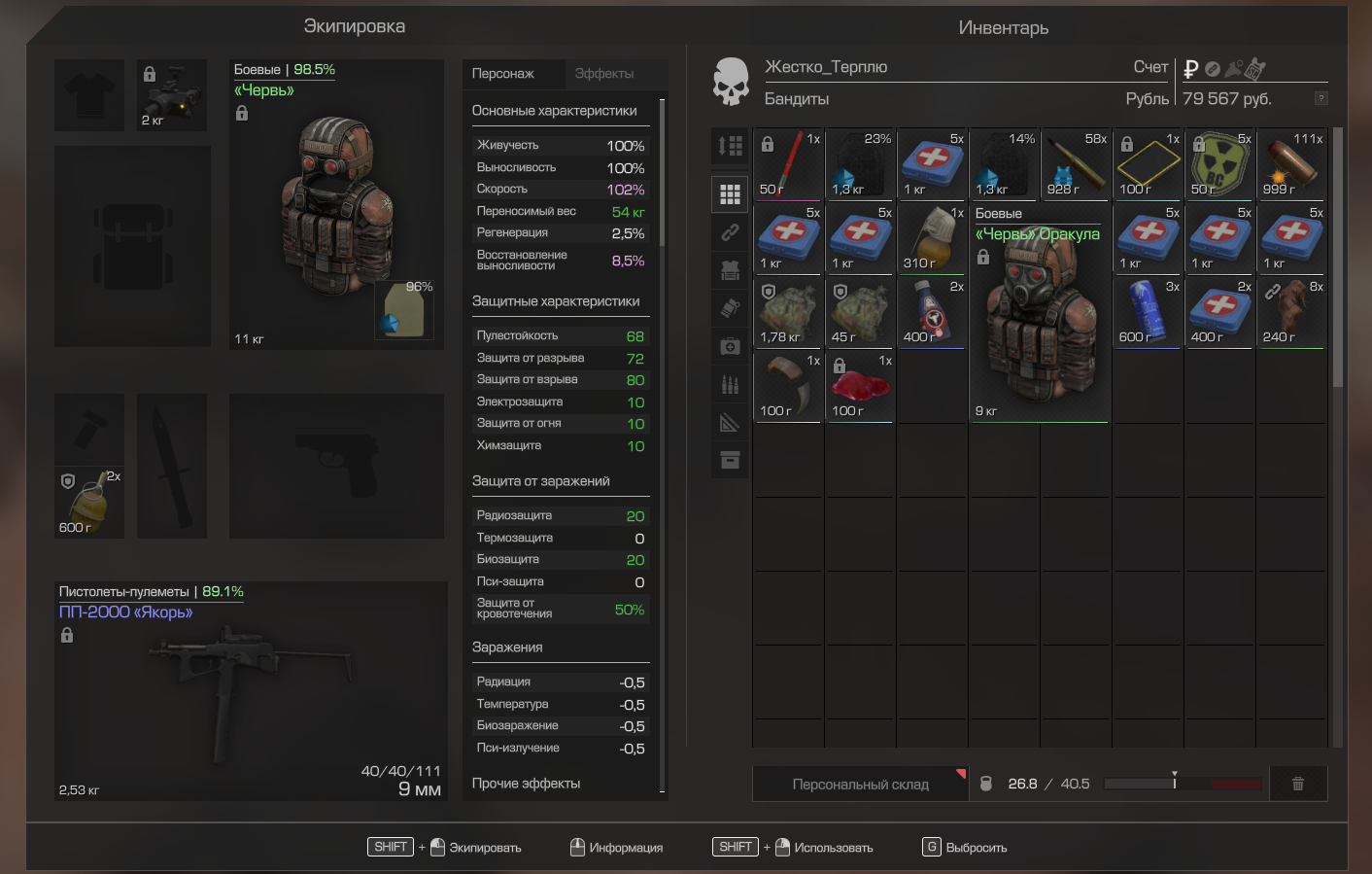Select the 111x bullet ammo stack
Image resolution: width=1372 pixels, height=874 pixels.
click(1291, 164)
